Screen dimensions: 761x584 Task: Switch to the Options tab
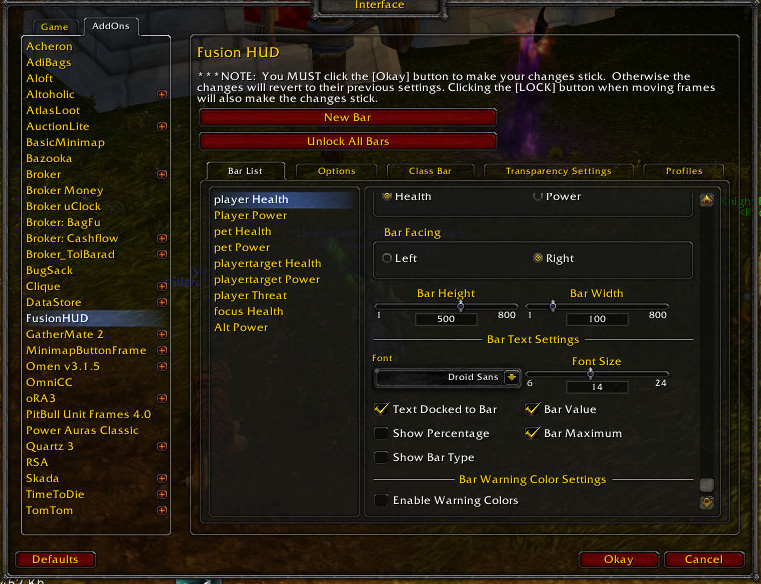(336, 171)
